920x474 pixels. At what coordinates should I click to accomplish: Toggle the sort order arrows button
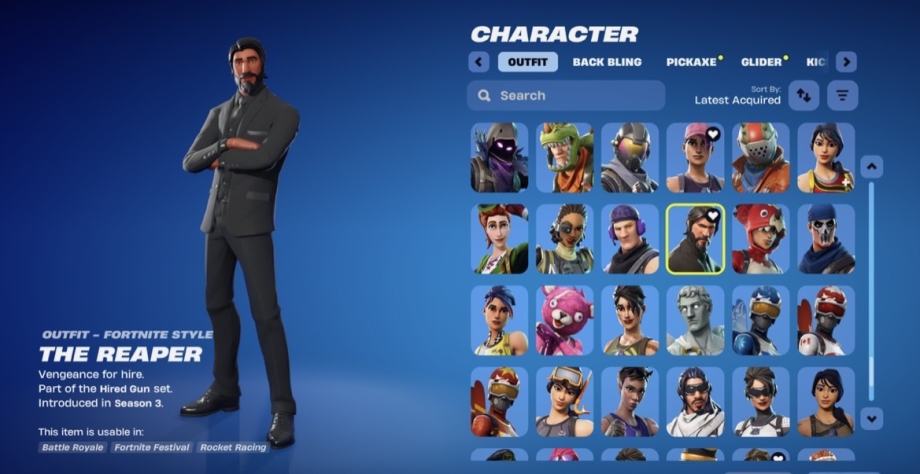(x=804, y=95)
